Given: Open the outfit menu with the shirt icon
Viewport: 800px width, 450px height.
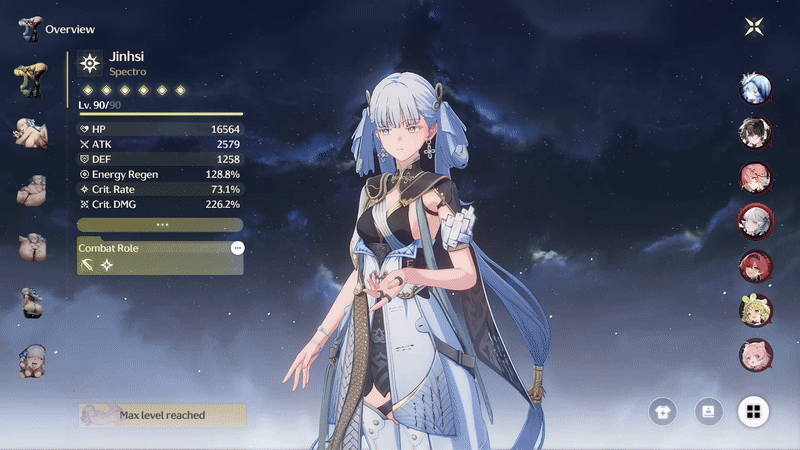Looking at the screenshot, I should click(x=661, y=411).
